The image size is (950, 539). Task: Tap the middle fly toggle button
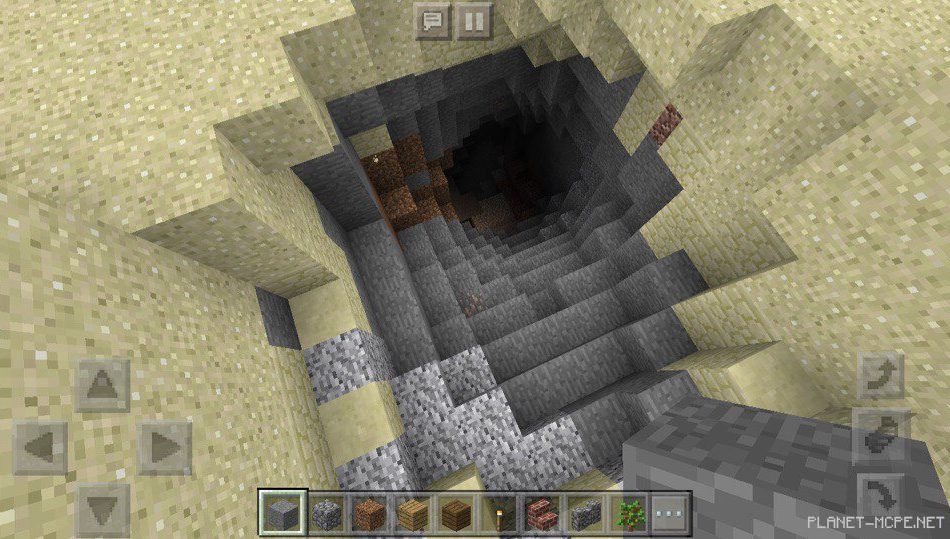pos(883,435)
